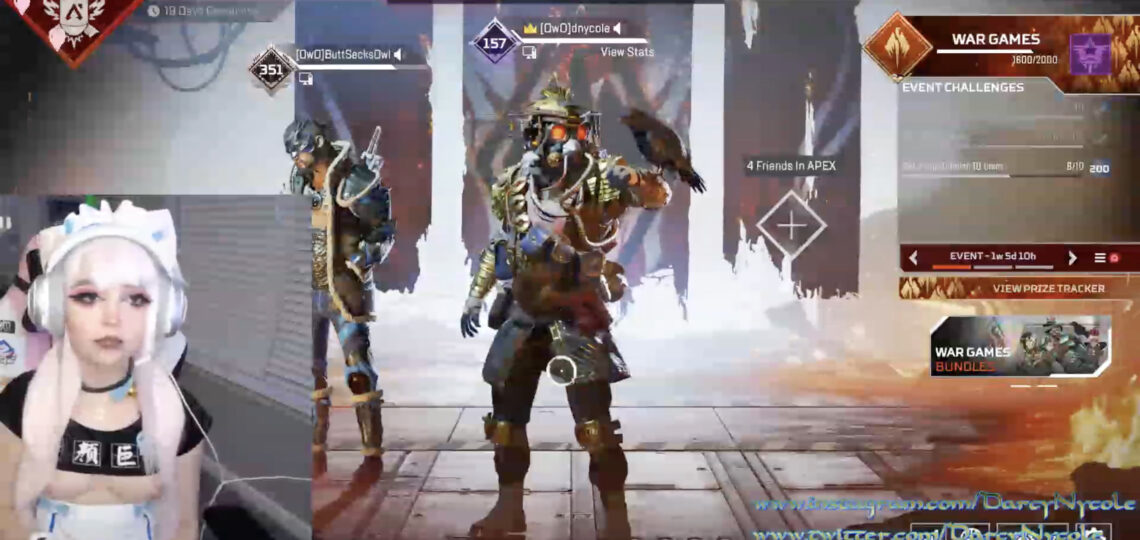Screen dimensions: 1140x540
Task: Go to previous event page arrow
Action: click(x=913, y=258)
